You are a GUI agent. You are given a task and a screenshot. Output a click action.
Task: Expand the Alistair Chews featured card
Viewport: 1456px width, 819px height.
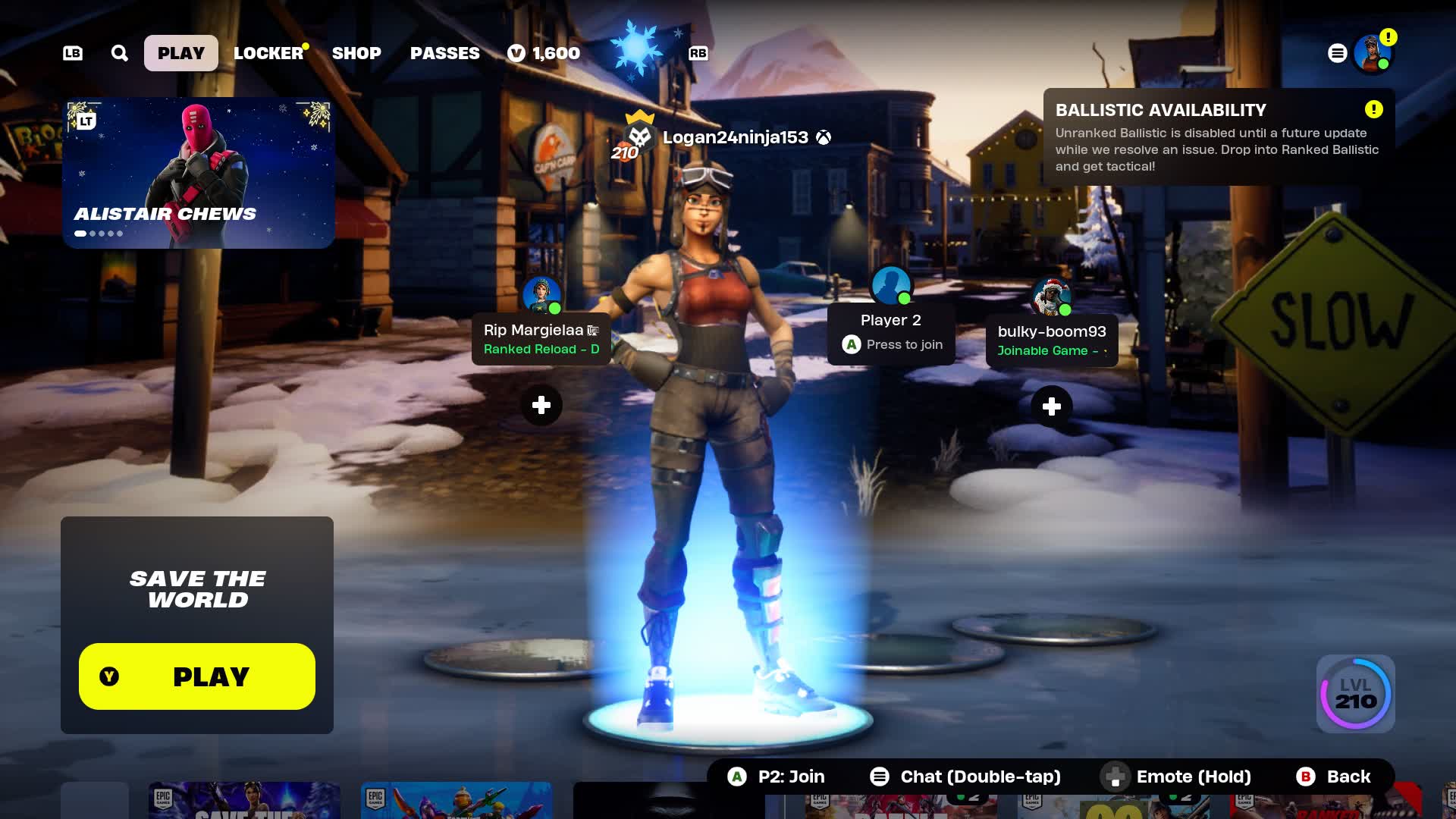[x=199, y=172]
